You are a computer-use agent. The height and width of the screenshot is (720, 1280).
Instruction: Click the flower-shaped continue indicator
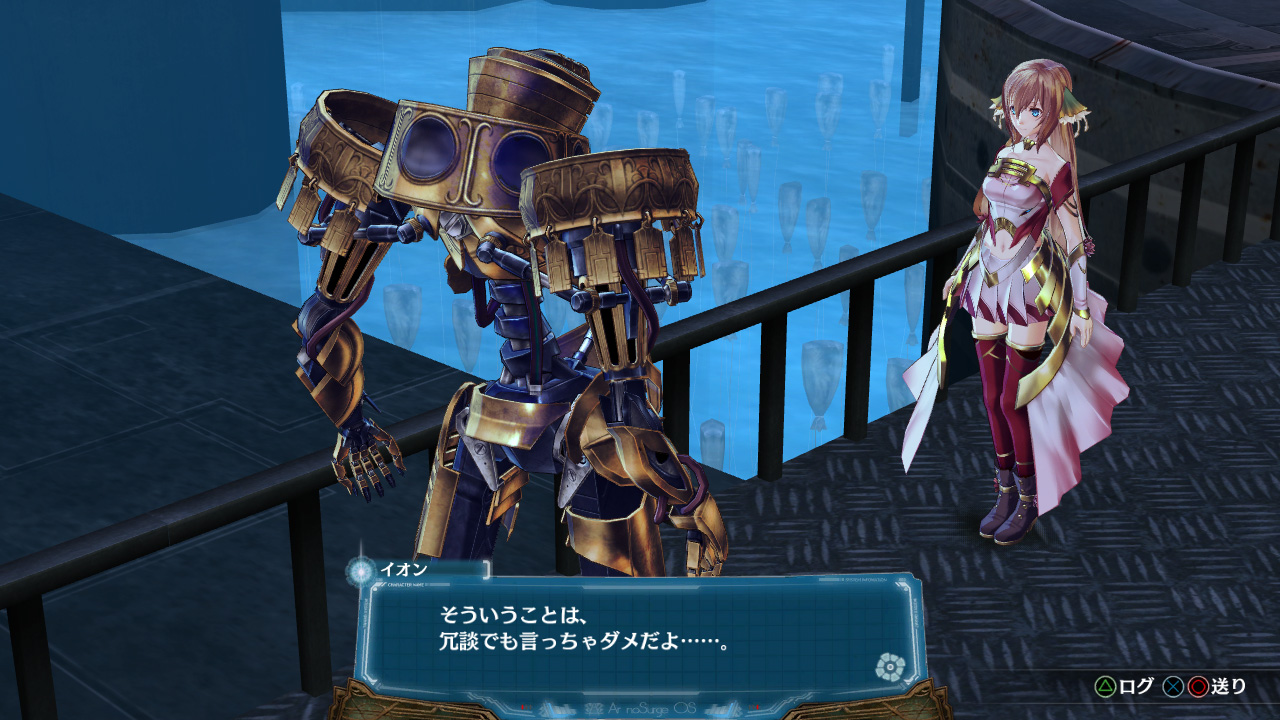(x=887, y=666)
